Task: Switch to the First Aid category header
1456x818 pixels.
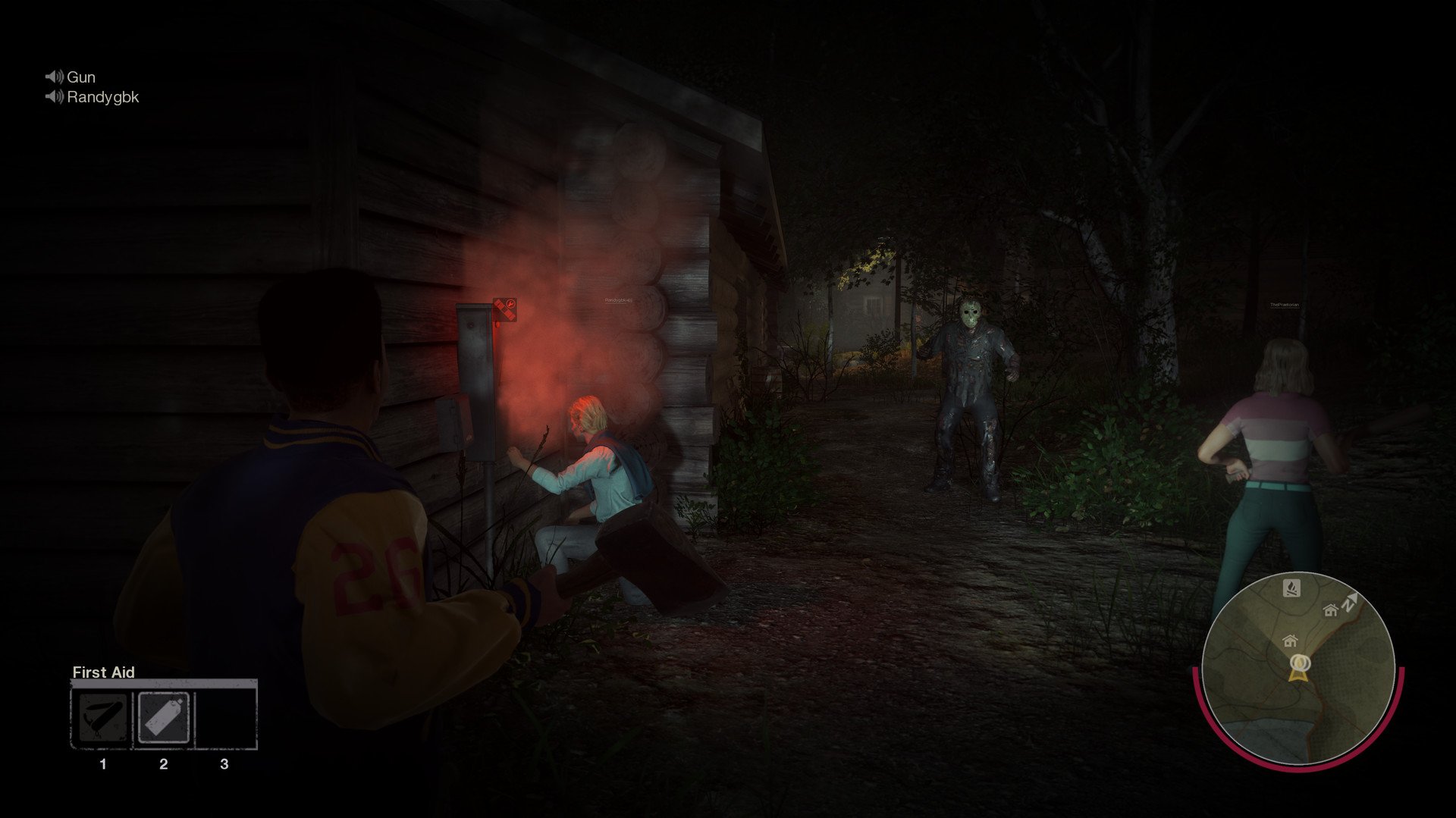Action: pyautogui.click(x=103, y=672)
